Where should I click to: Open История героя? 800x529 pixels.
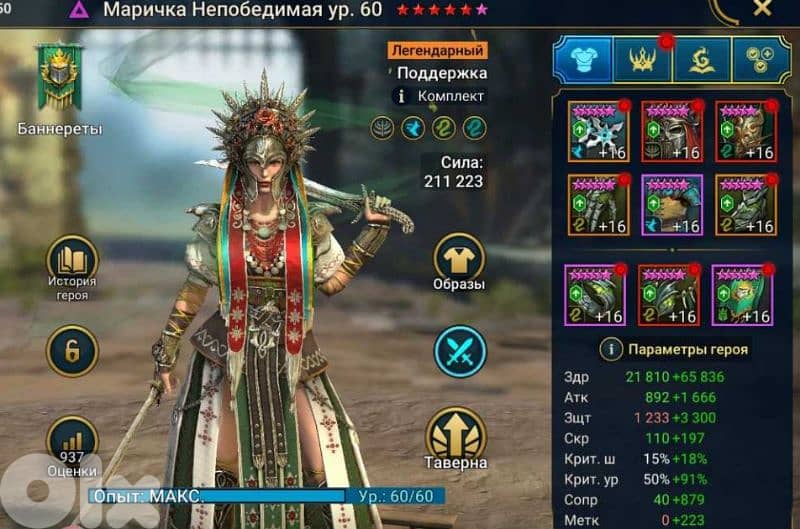pyautogui.click(x=73, y=262)
